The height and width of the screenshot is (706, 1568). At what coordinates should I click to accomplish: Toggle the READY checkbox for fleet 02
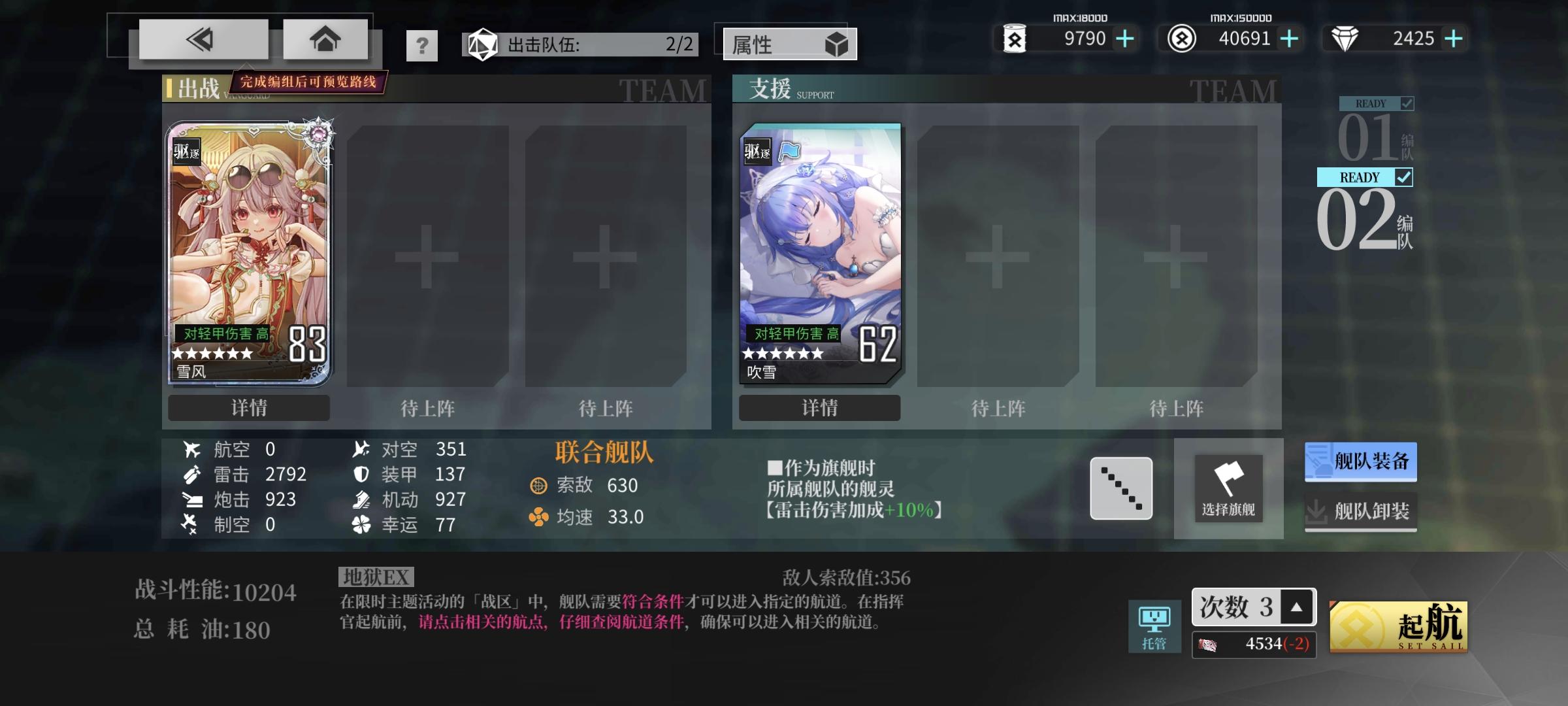[1405, 177]
